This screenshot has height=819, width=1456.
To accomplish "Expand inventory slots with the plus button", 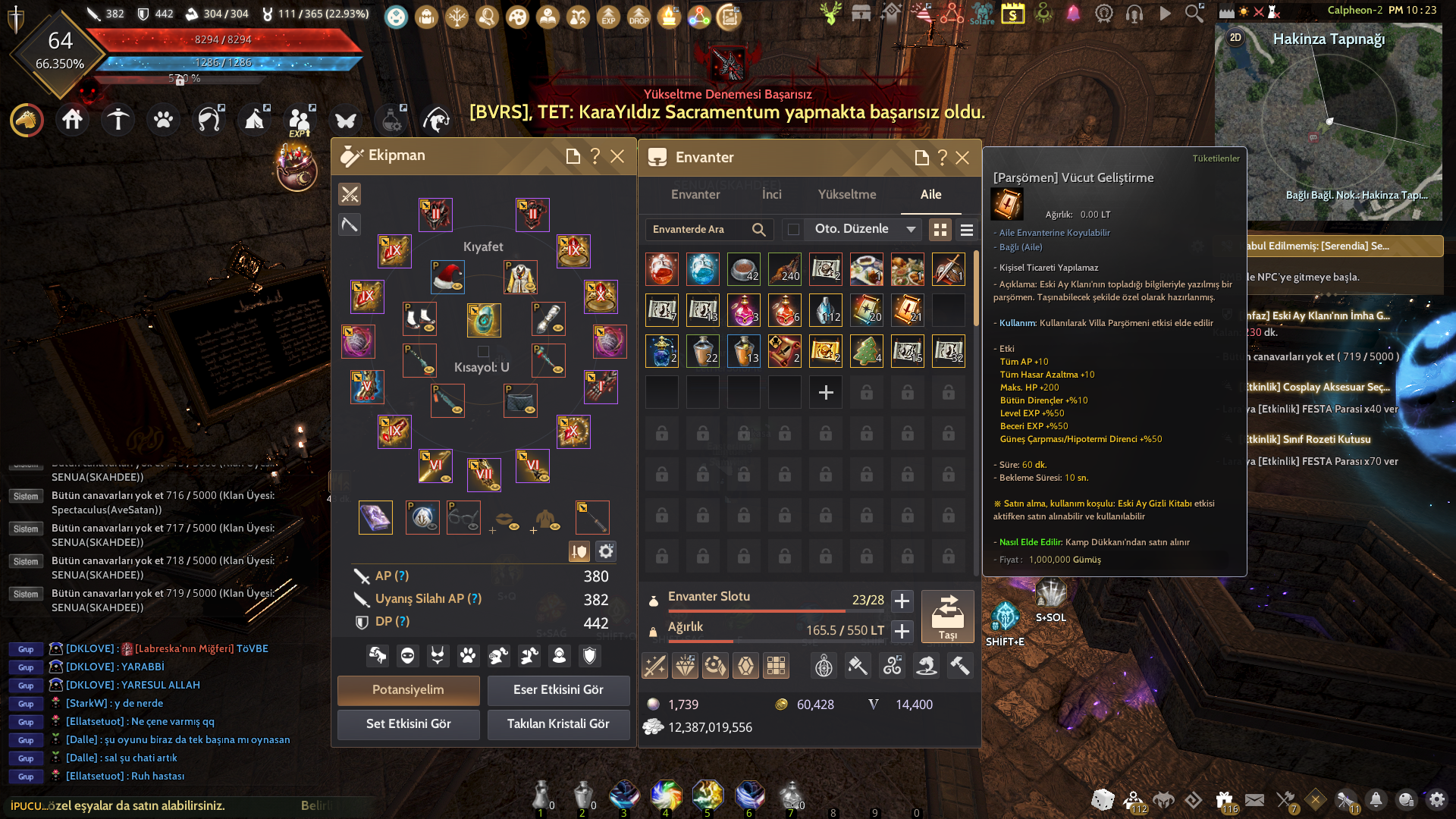I will point(902,601).
